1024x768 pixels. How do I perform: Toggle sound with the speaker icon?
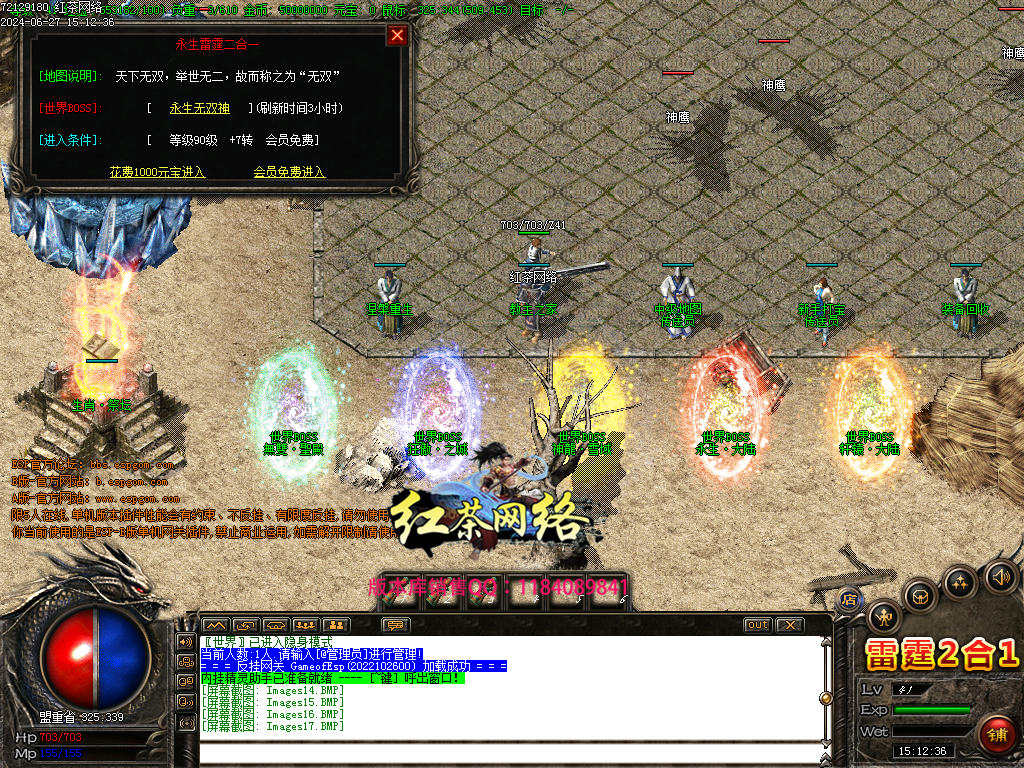pos(1000,576)
